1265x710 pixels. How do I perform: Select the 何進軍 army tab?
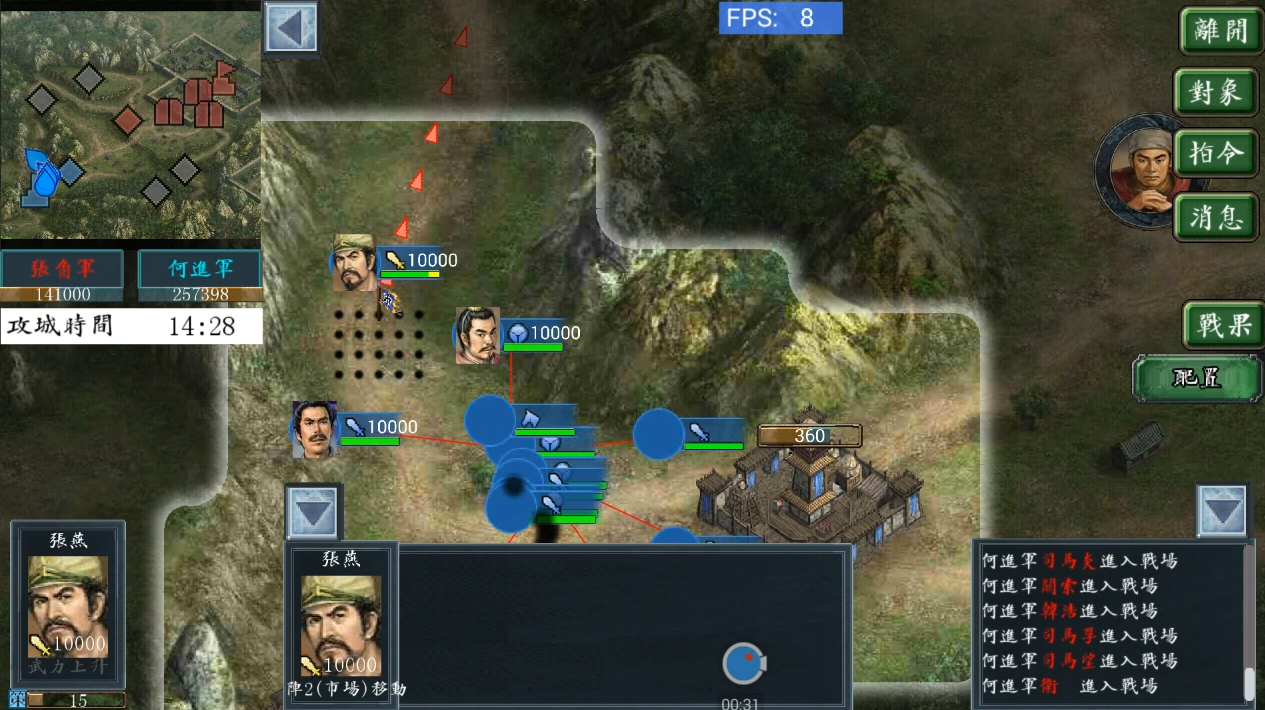pos(199,269)
